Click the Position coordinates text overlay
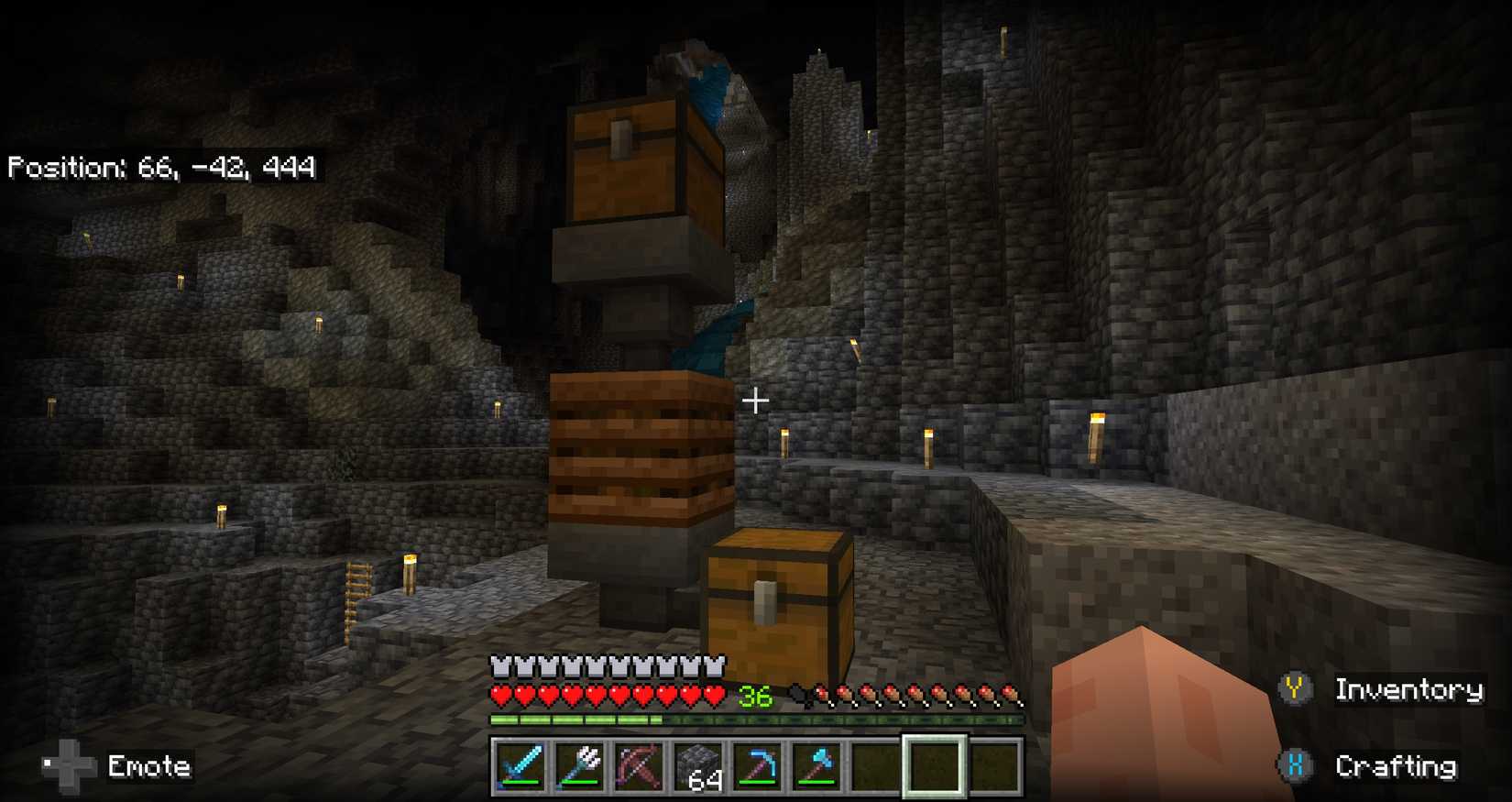 (x=160, y=167)
